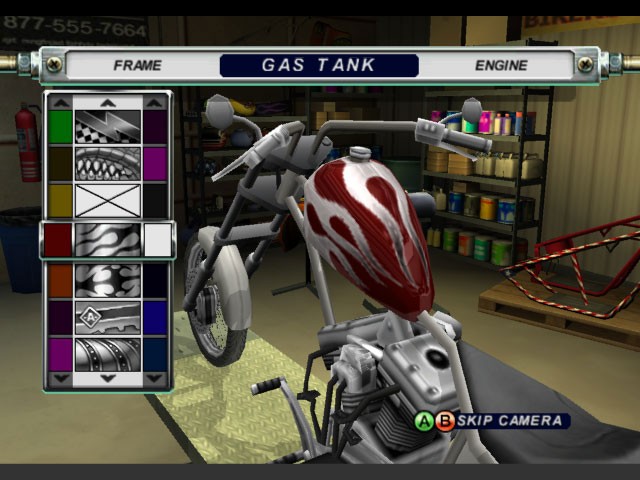Viewport: 640px width, 480px height.
Task: Select the dark red color swatch
Action: (58, 240)
